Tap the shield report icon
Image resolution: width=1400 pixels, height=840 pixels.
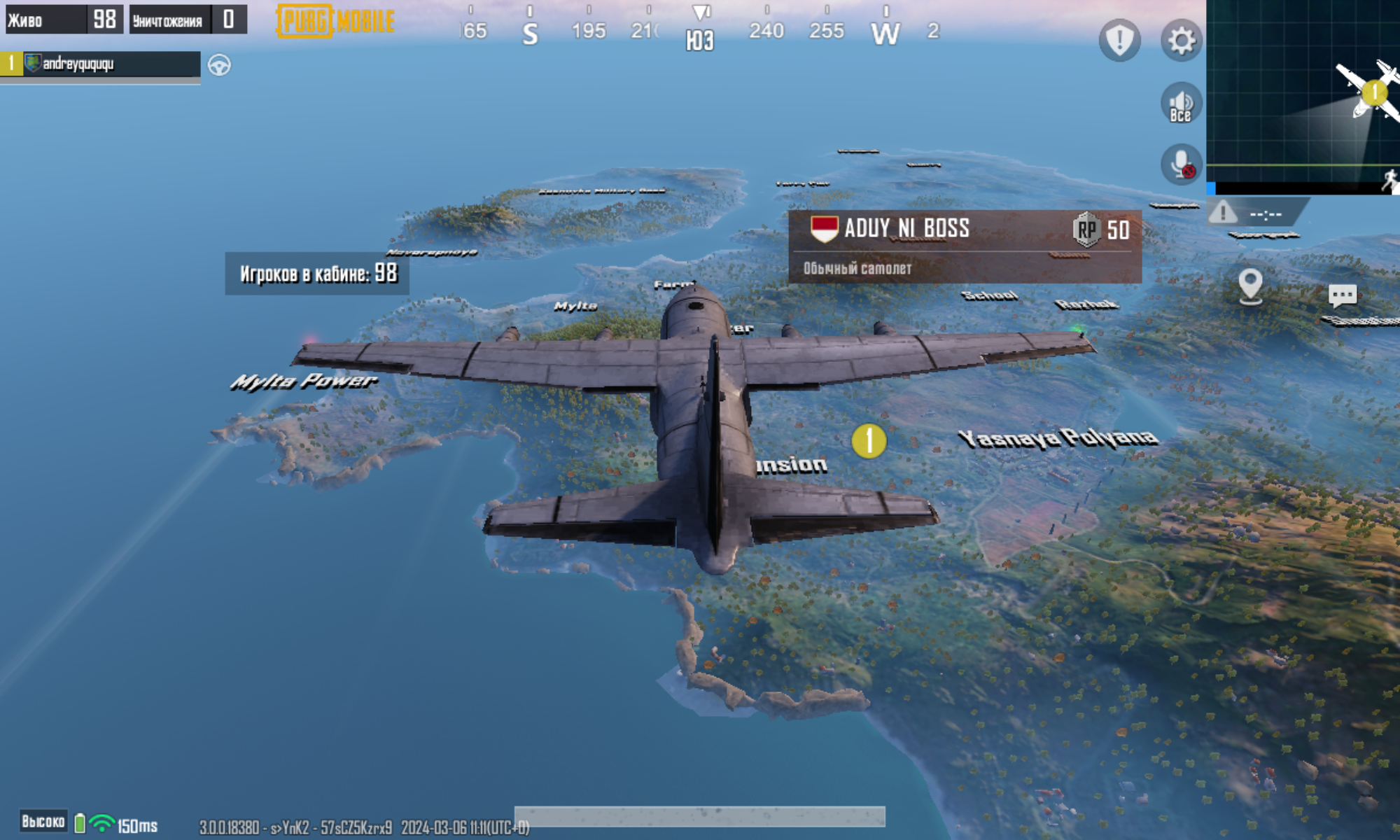click(x=1119, y=41)
